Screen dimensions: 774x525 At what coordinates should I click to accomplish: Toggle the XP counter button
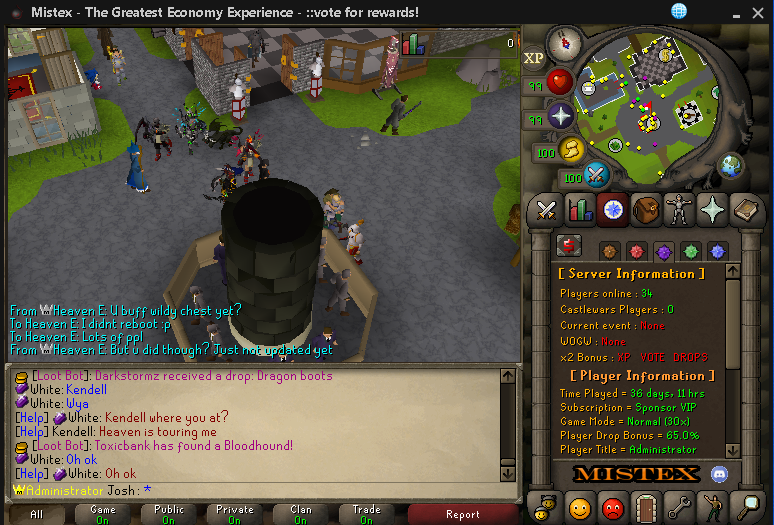point(534,59)
